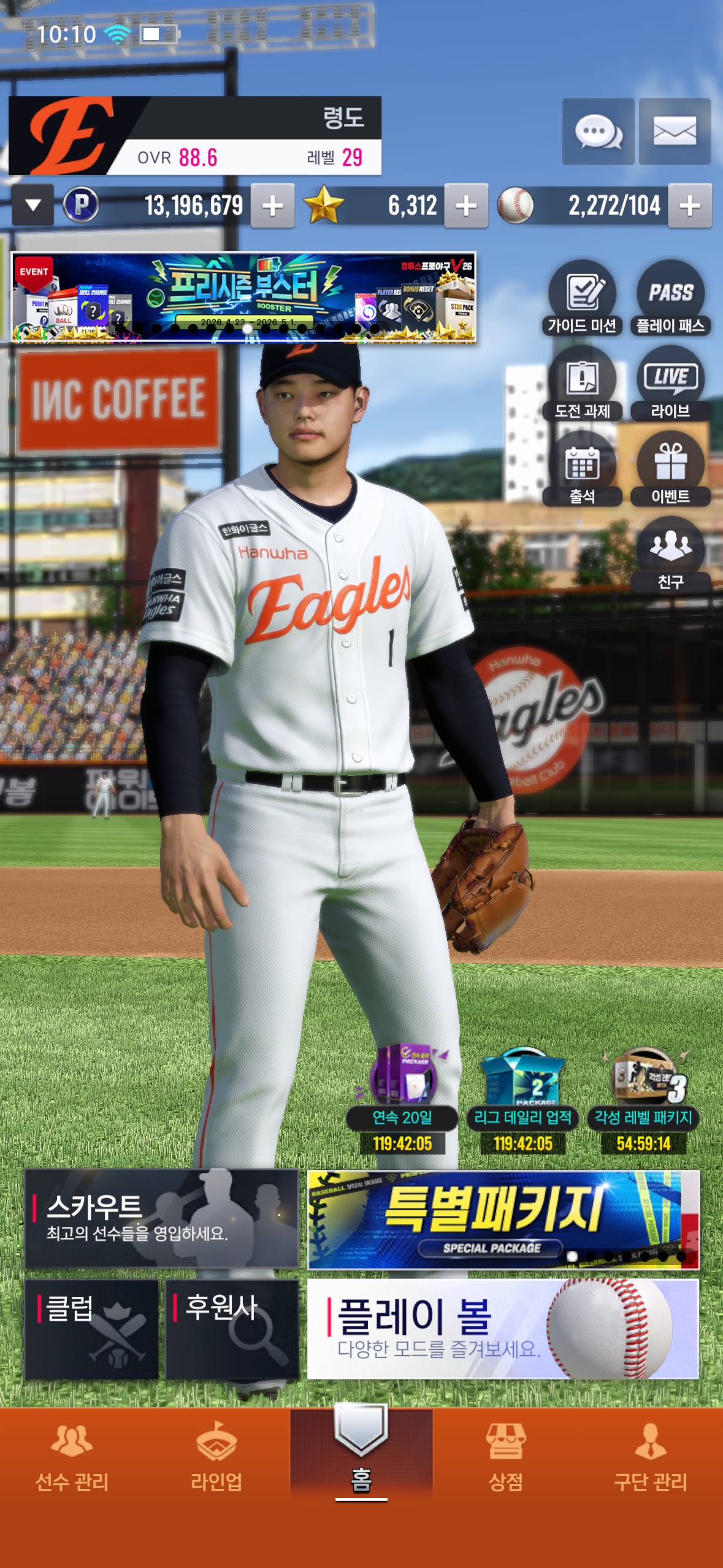
Task: Open the 프리시즌 부스터 event banner
Action: coord(243,298)
